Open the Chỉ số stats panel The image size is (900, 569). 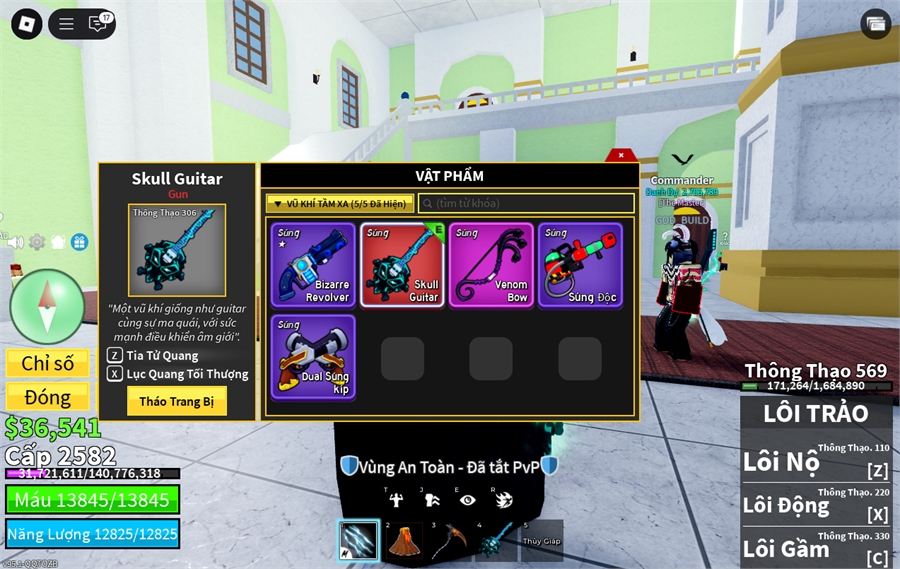pyautogui.click(x=47, y=363)
